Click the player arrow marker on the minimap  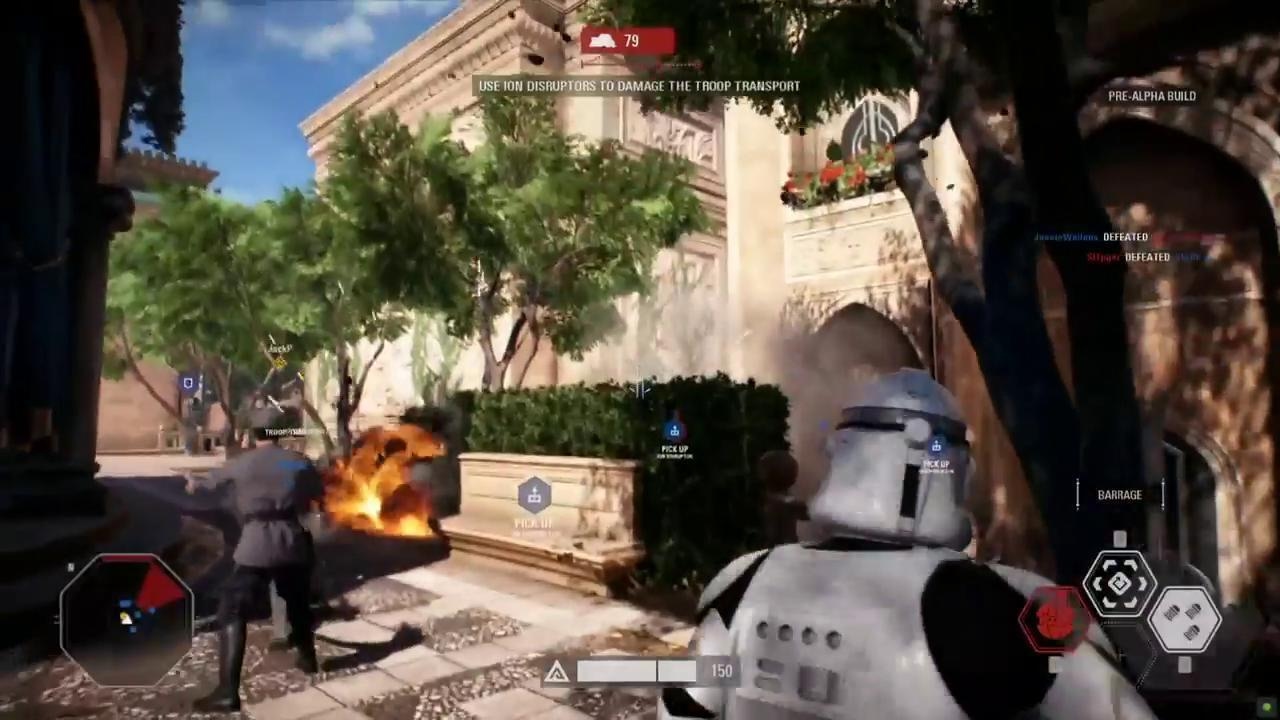[x=127, y=620]
